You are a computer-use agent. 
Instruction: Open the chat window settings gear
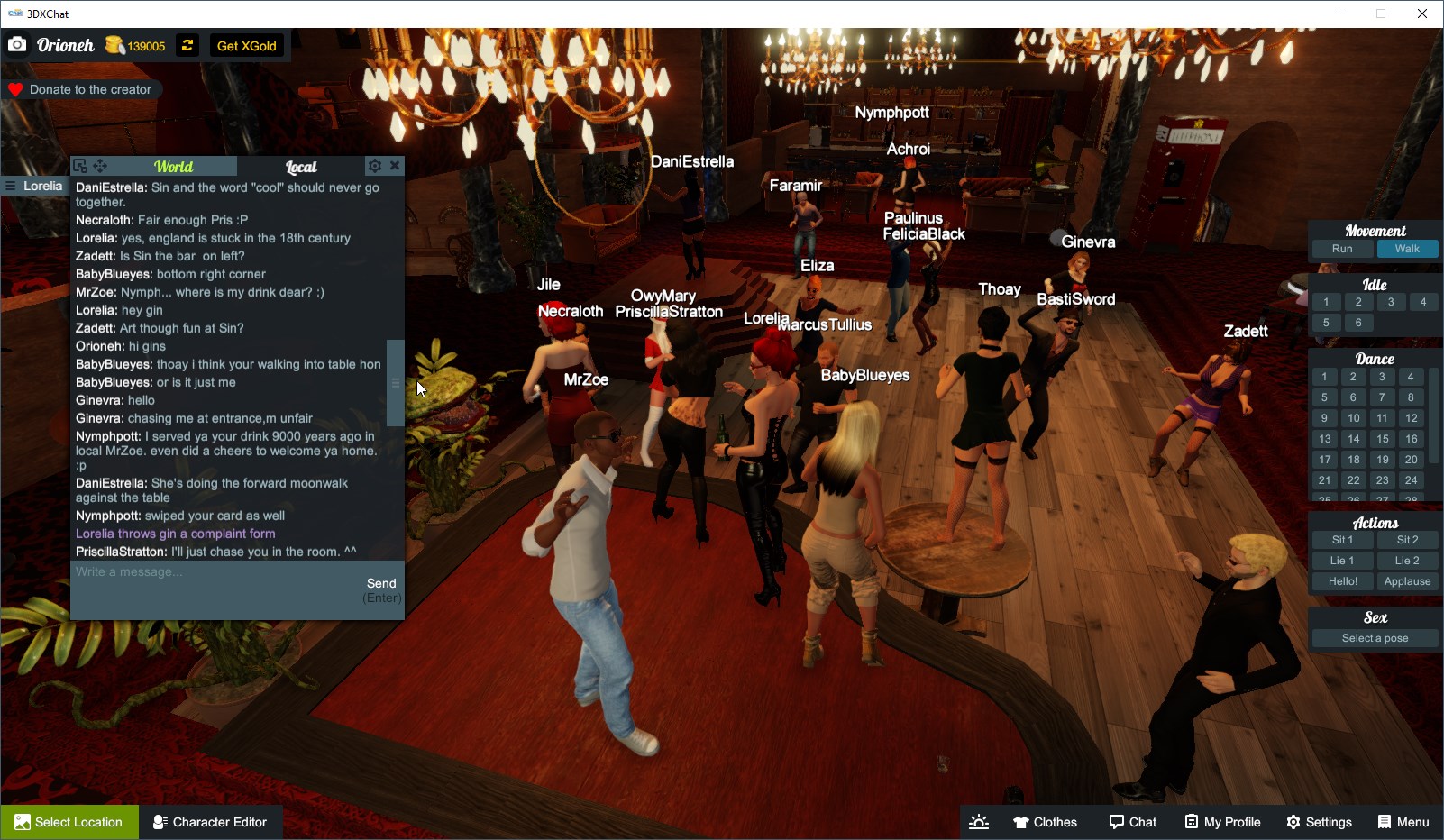374,166
